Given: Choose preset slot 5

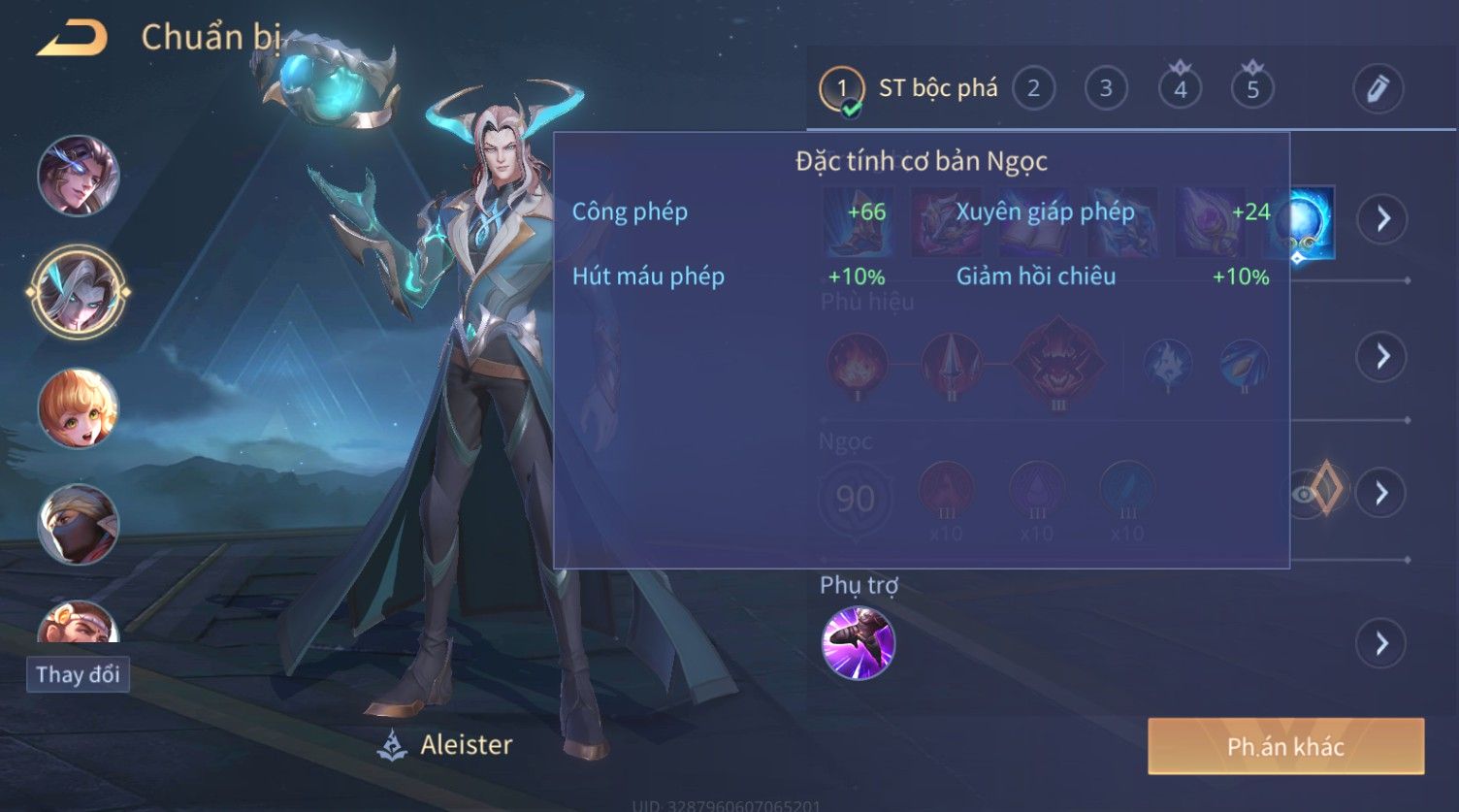Looking at the screenshot, I should (1252, 89).
